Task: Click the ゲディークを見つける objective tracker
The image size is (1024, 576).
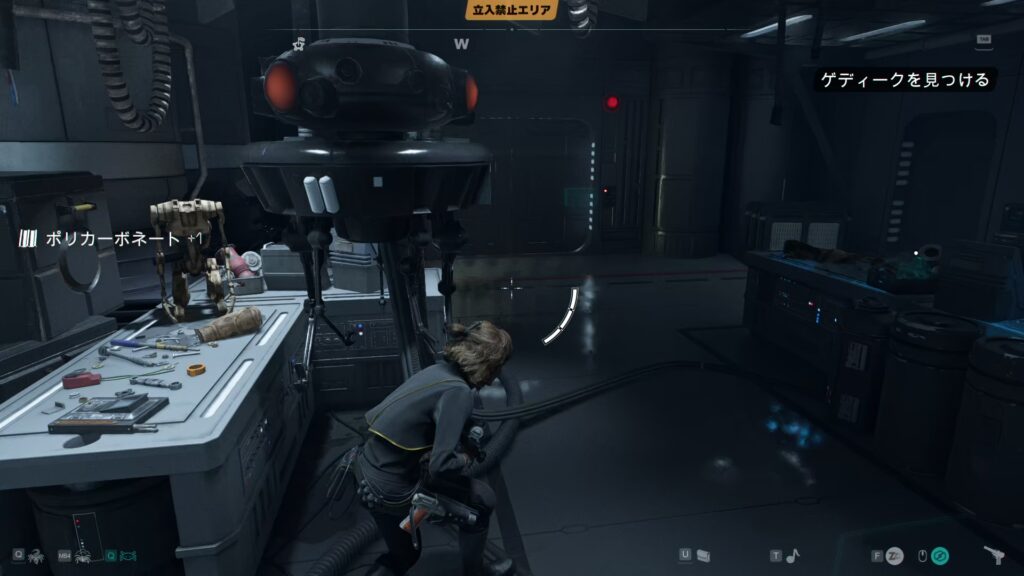Action: [906, 80]
